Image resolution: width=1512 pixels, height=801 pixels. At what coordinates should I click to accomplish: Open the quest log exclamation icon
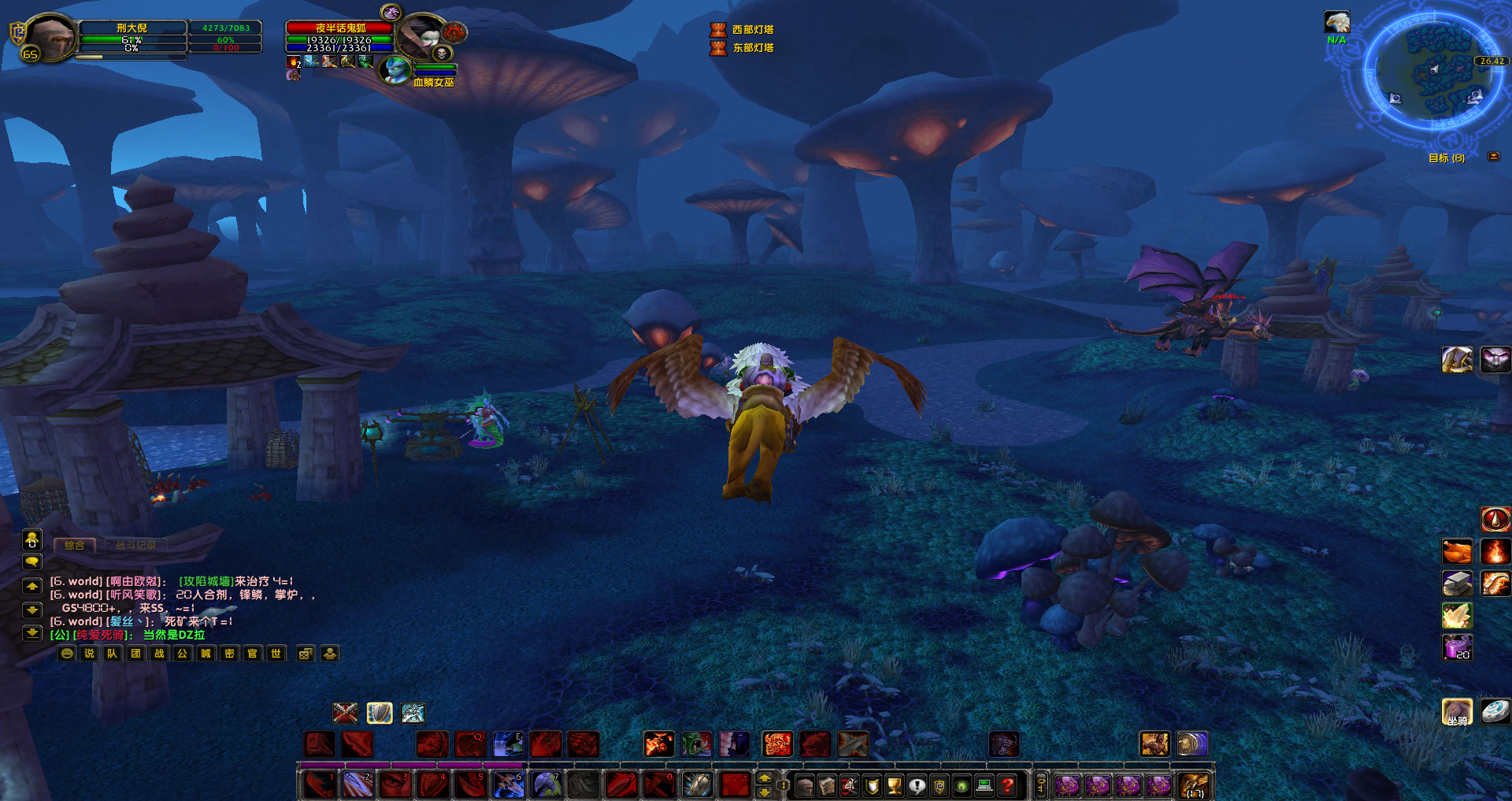(x=916, y=785)
